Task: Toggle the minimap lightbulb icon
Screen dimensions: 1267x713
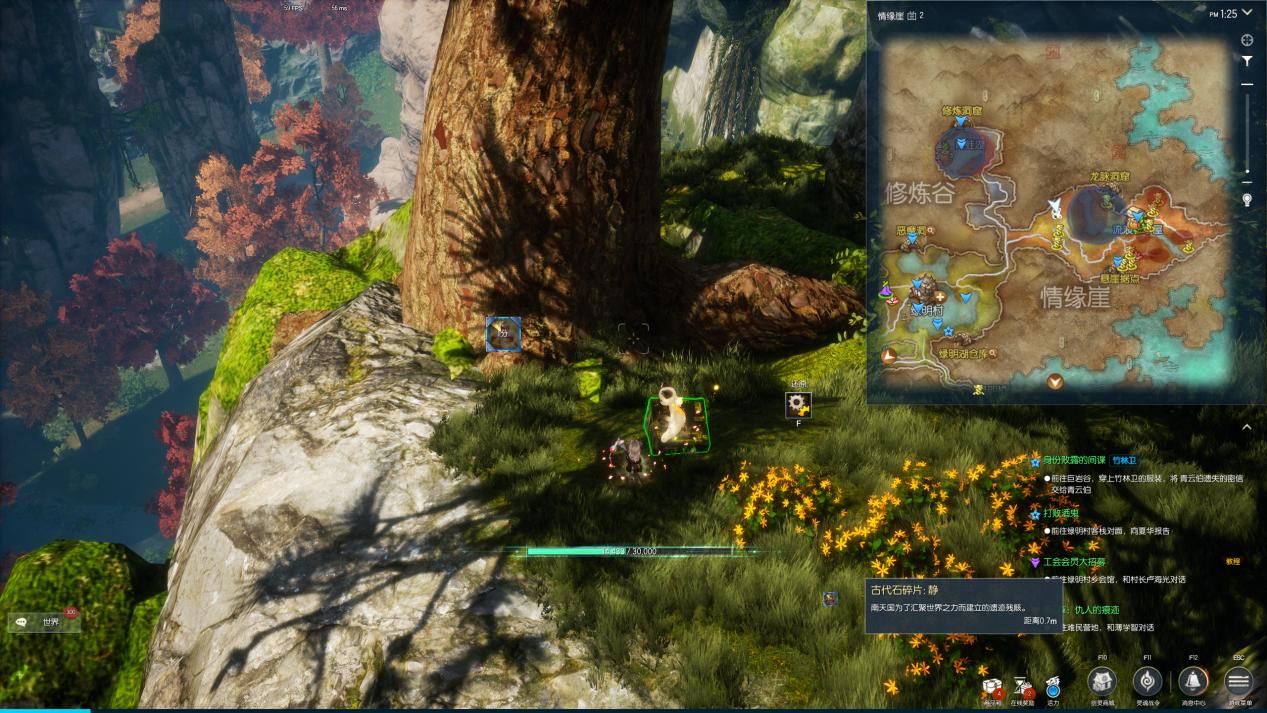Action: [1247, 200]
